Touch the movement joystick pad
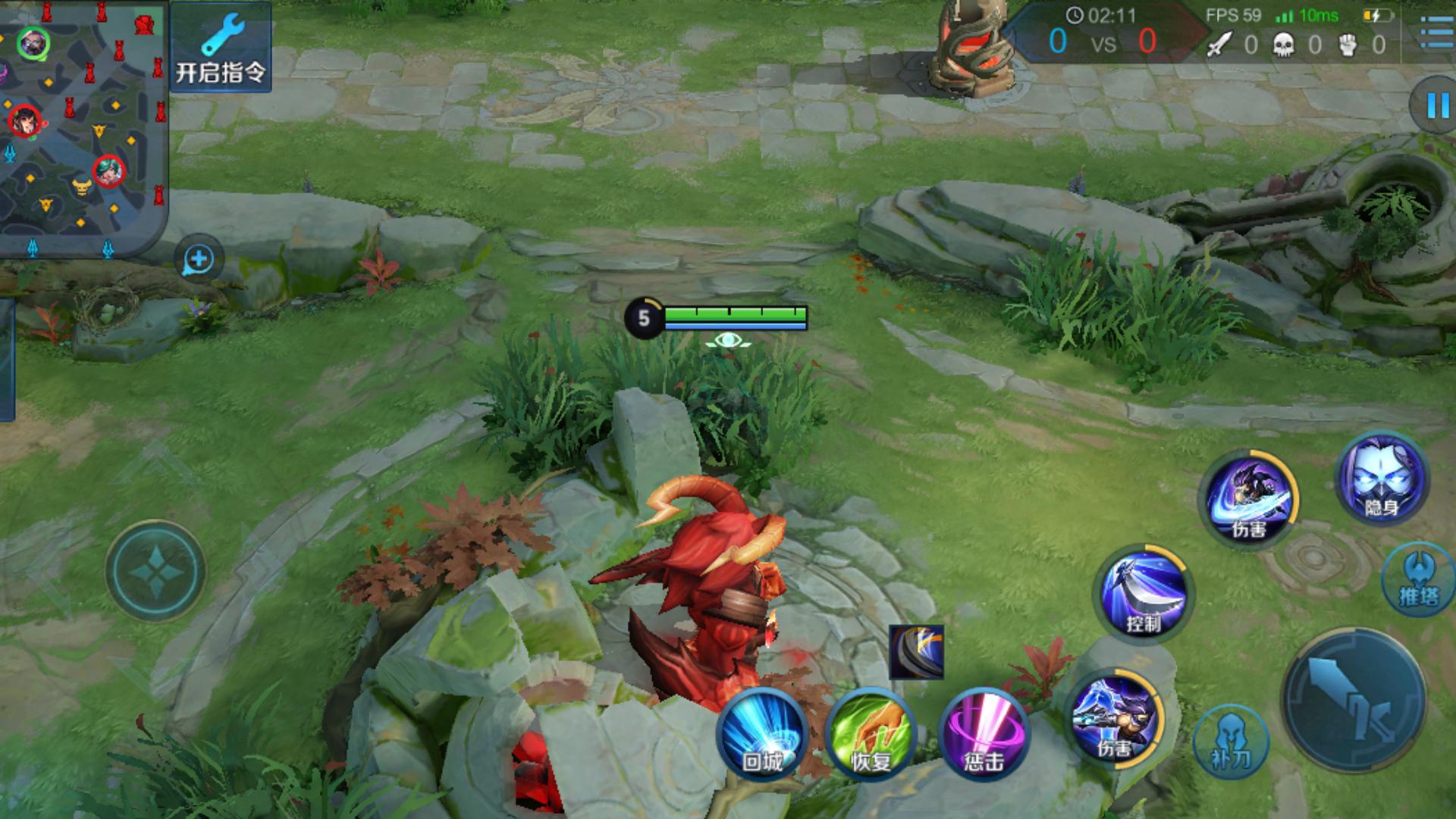Viewport: 1456px width, 819px height. click(x=155, y=570)
